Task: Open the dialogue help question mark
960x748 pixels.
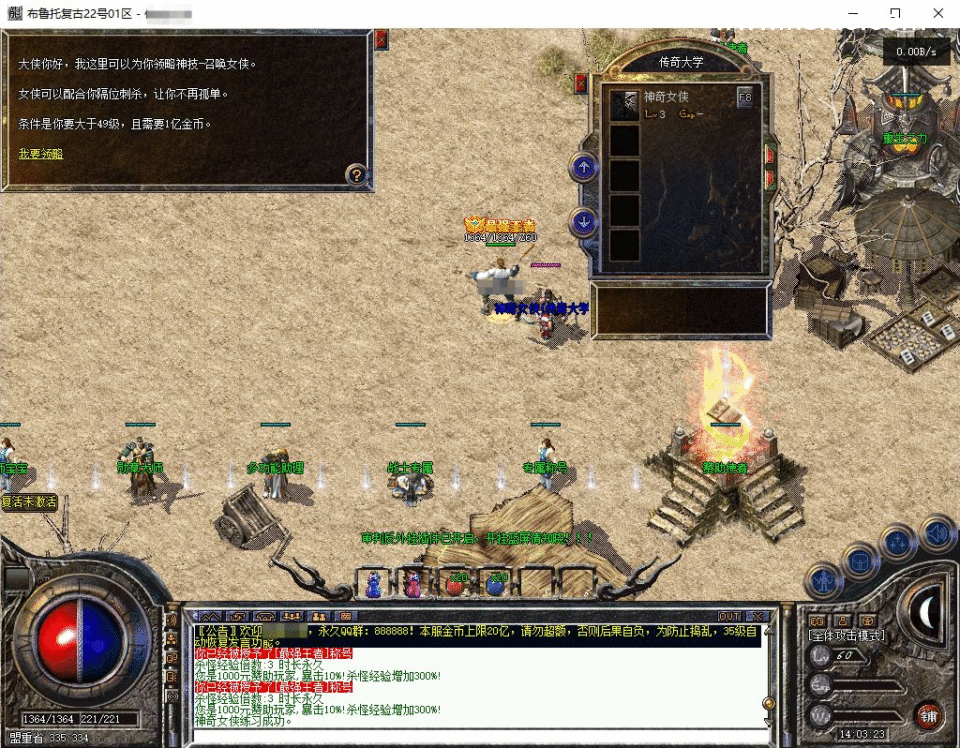Action: [355, 175]
